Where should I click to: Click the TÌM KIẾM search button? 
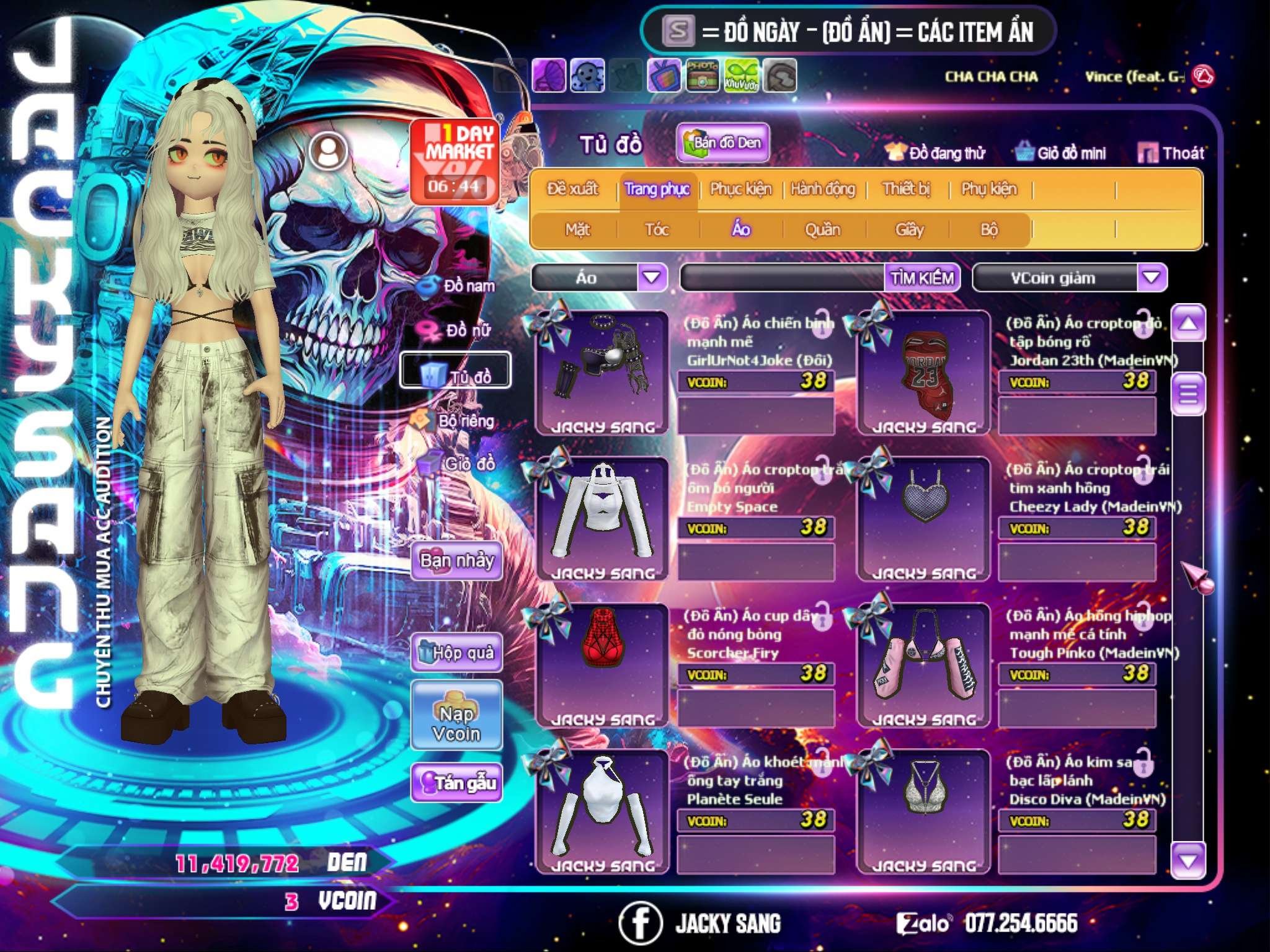point(922,278)
